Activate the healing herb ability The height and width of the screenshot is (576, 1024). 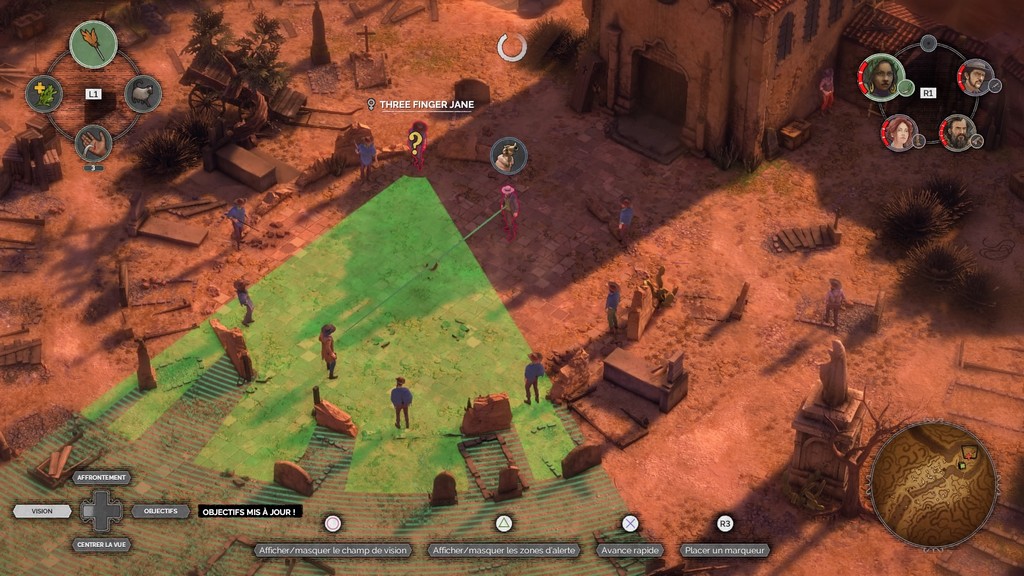click(x=44, y=93)
